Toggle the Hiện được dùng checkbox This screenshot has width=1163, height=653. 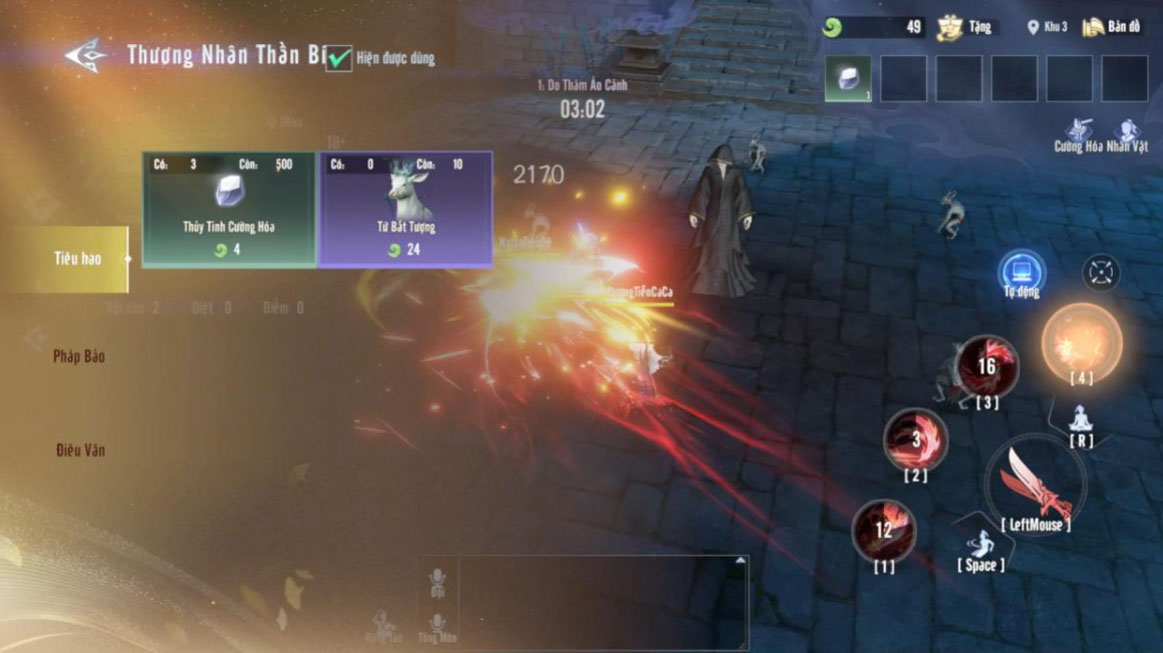[339, 58]
